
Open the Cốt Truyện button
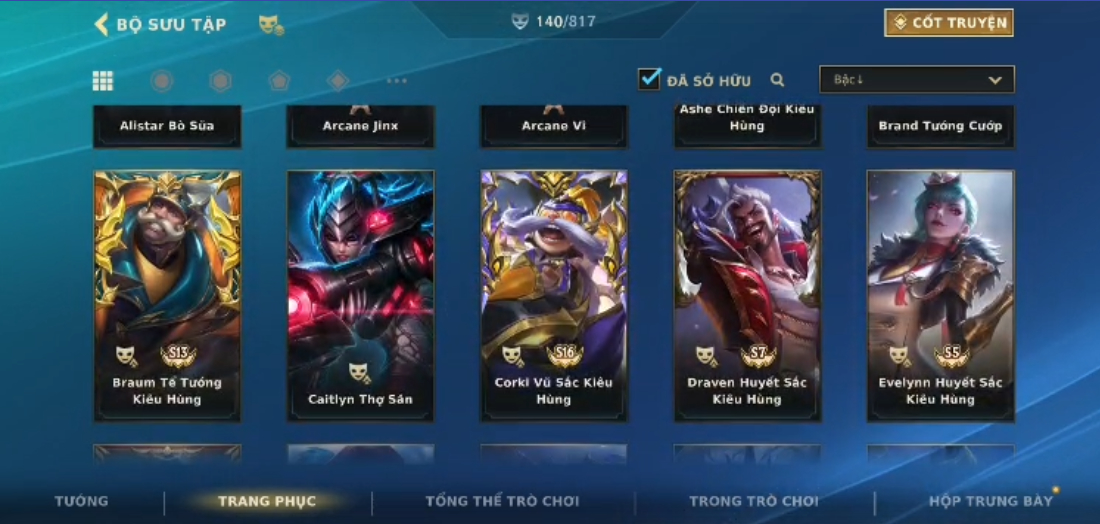[948, 23]
